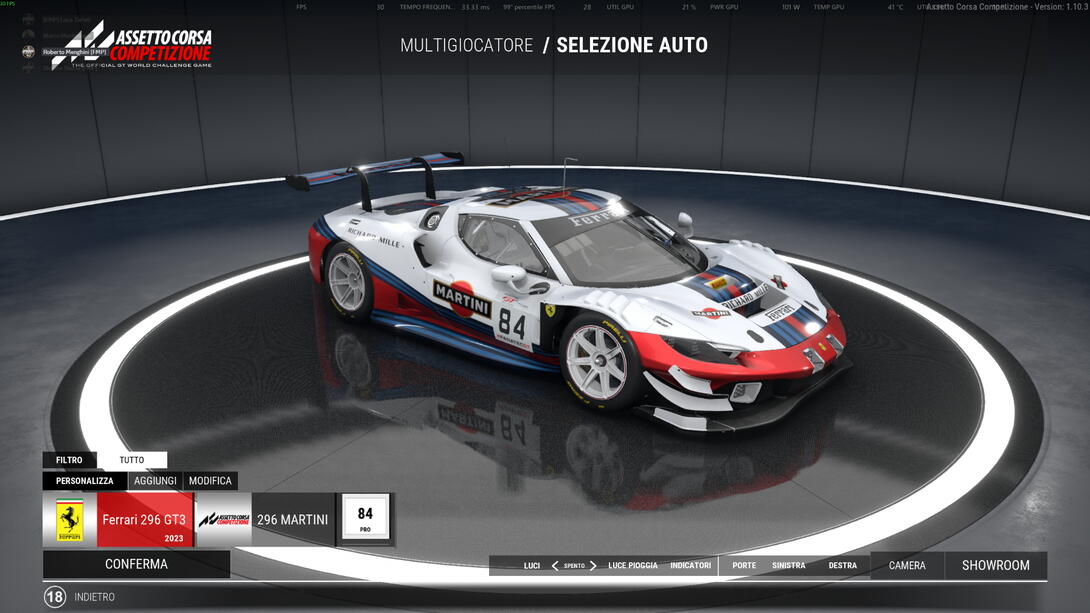
Task: Toggle the Indicatori turn signals
Action: coord(690,565)
